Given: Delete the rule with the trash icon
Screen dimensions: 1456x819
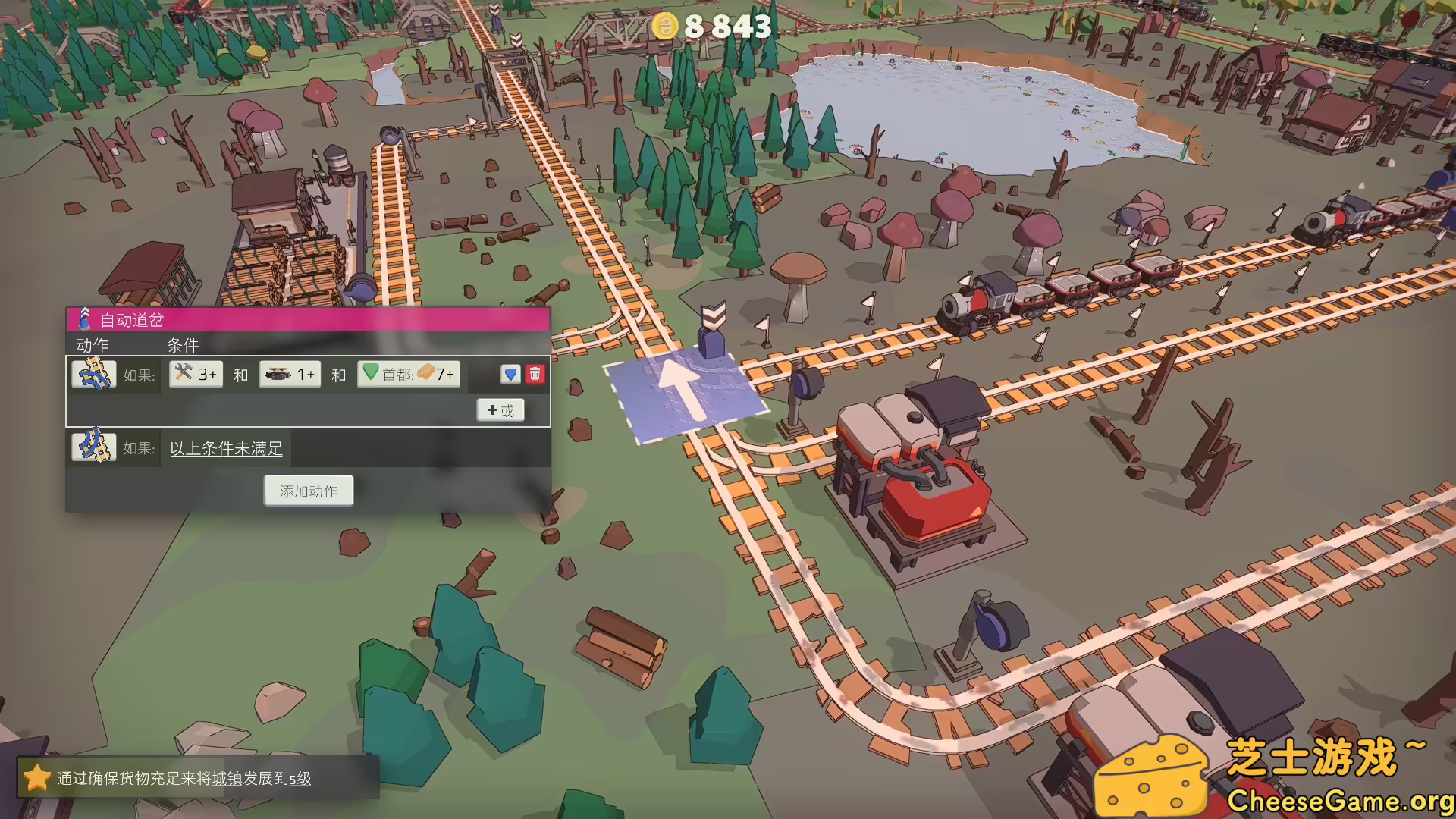Looking at the screenshot, I should click(x=535, y=374).
